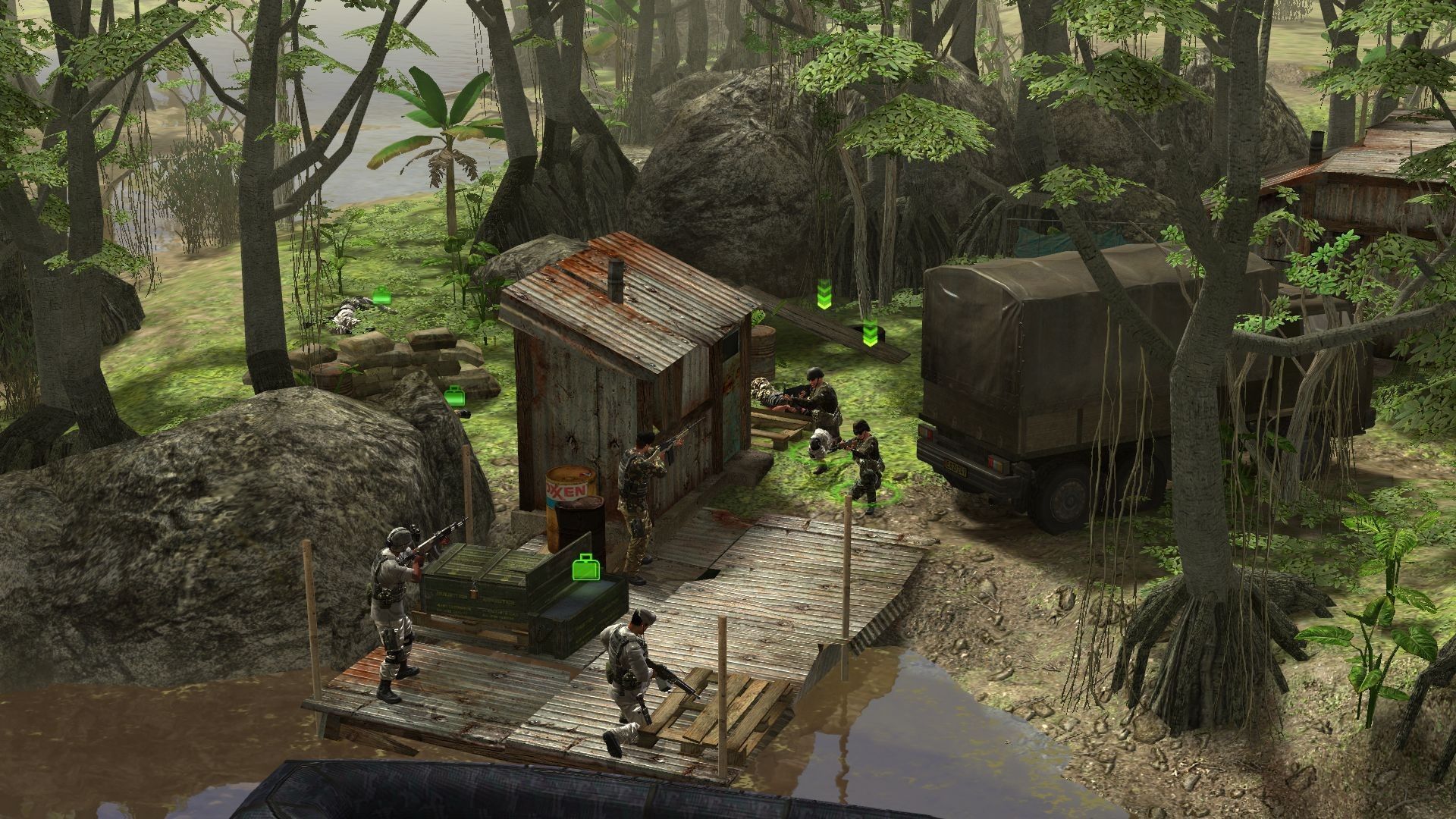Click green chevron marker nearest the truck
The width and height of the screenshot is (1456, 819).
point(870,331)
